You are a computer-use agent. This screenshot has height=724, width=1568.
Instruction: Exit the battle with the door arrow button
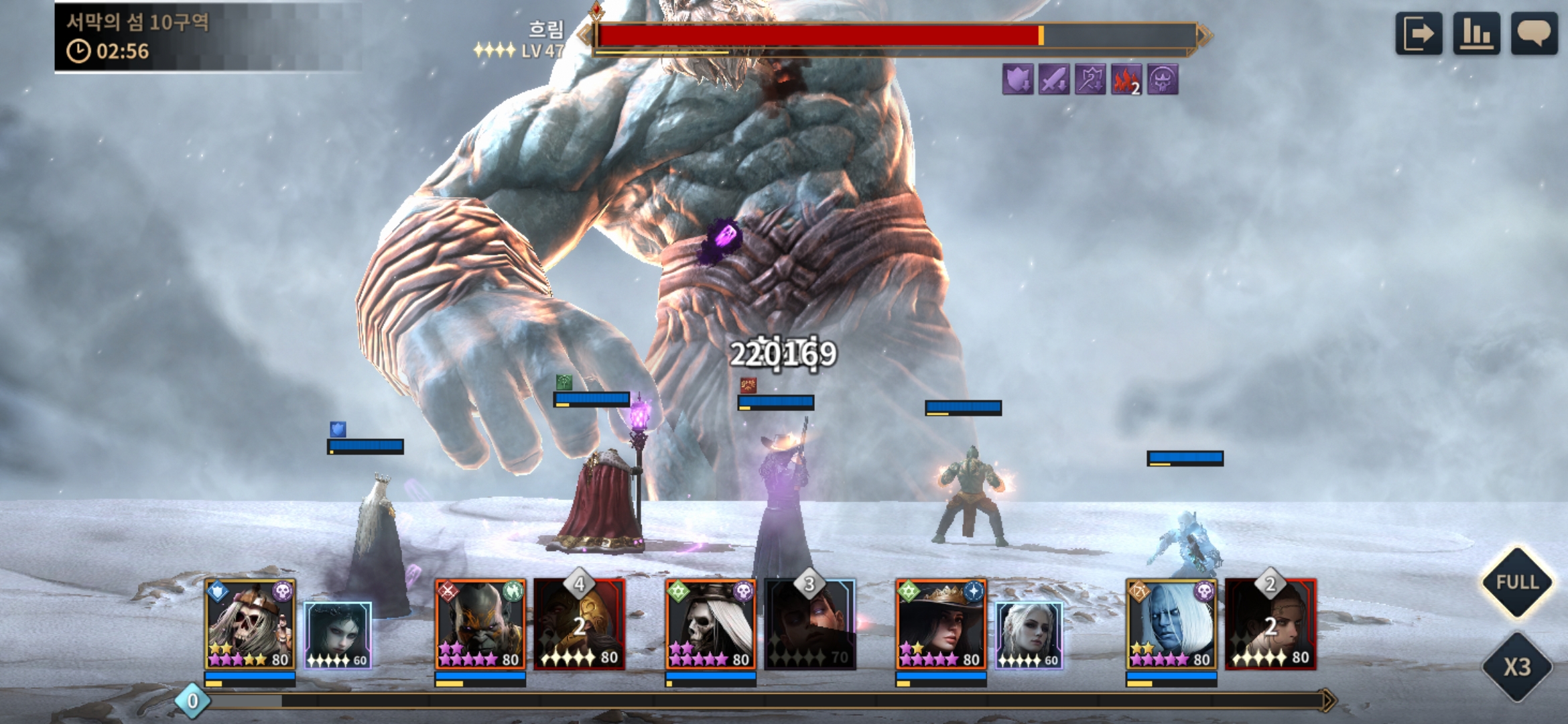(x=1418, y=34)
